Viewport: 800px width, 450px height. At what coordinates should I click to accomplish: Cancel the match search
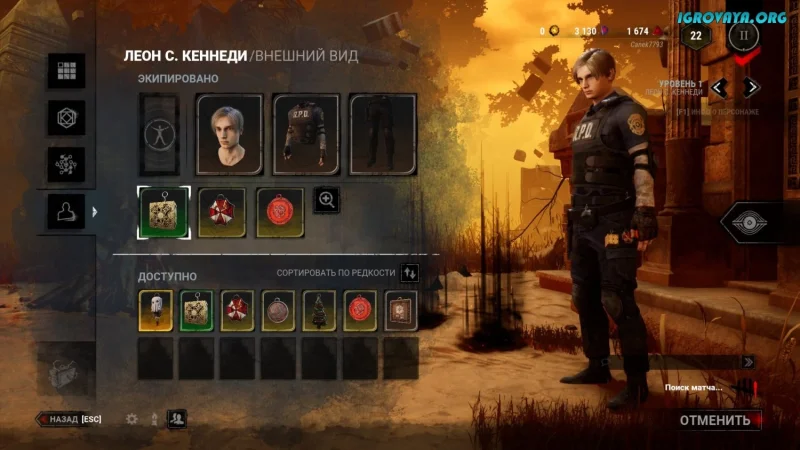click(x=714, y=420)
